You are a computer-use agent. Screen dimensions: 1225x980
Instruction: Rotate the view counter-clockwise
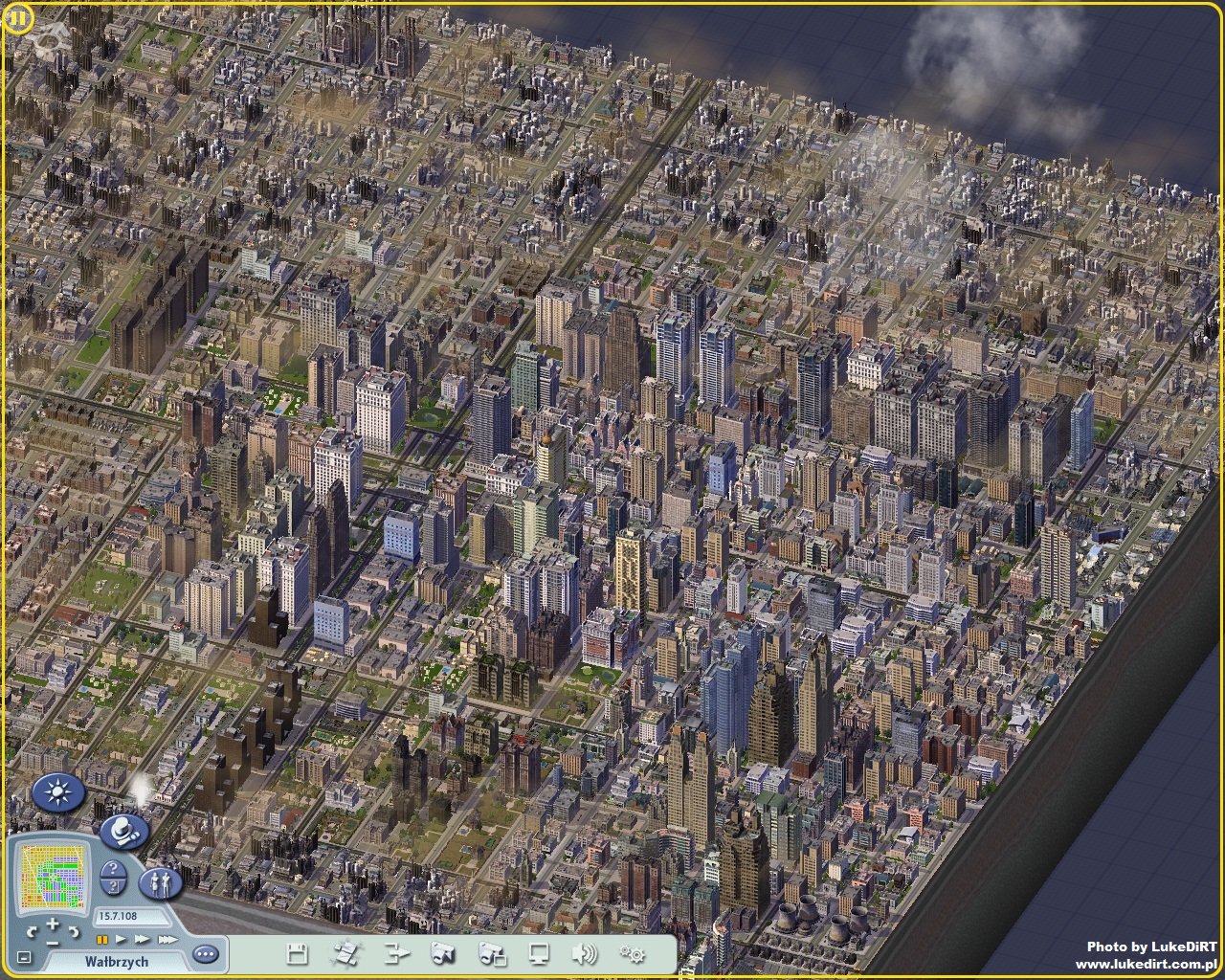[x=31, y=931]
